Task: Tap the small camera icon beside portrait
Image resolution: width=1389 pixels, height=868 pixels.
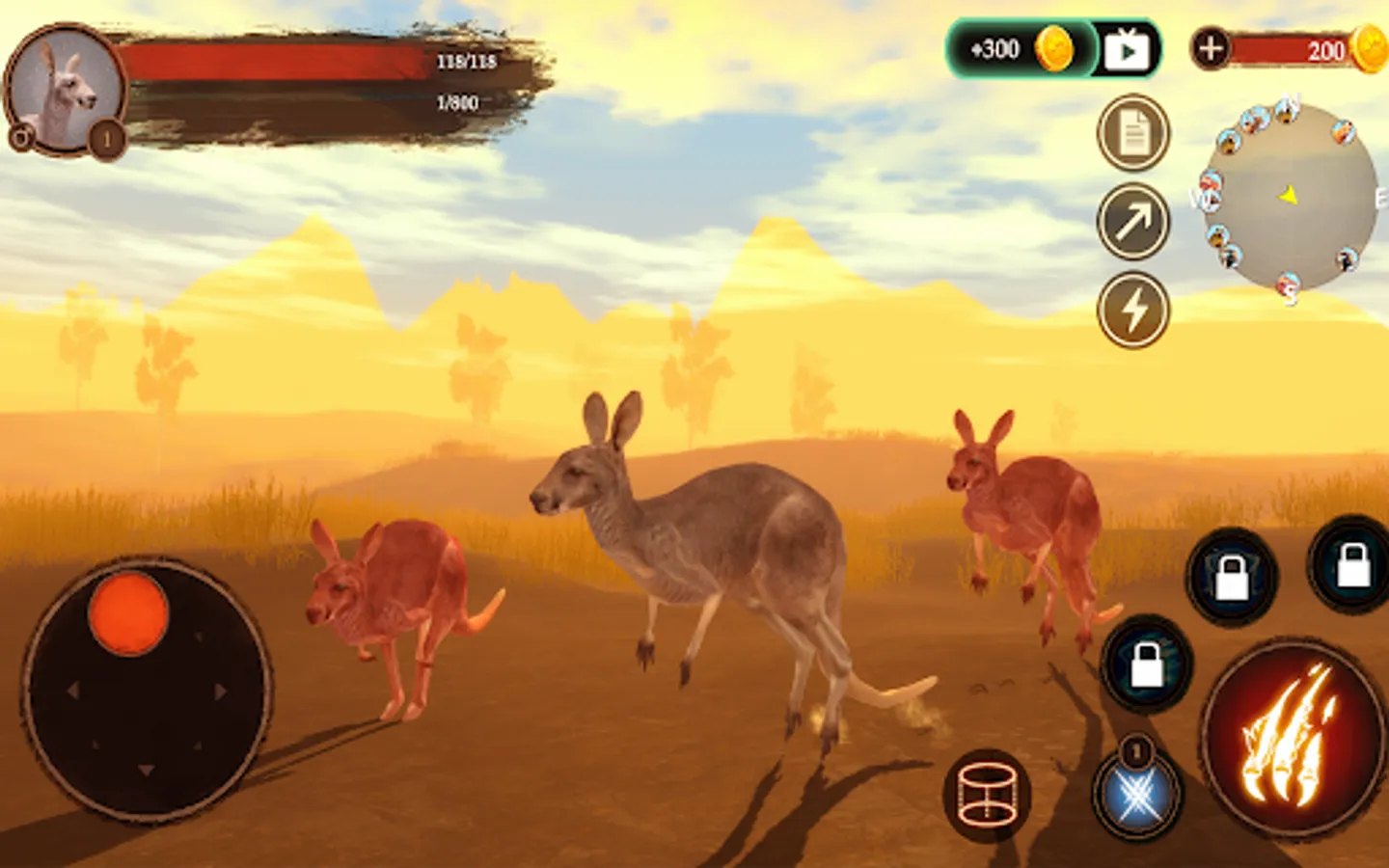Action: [20, 138]
